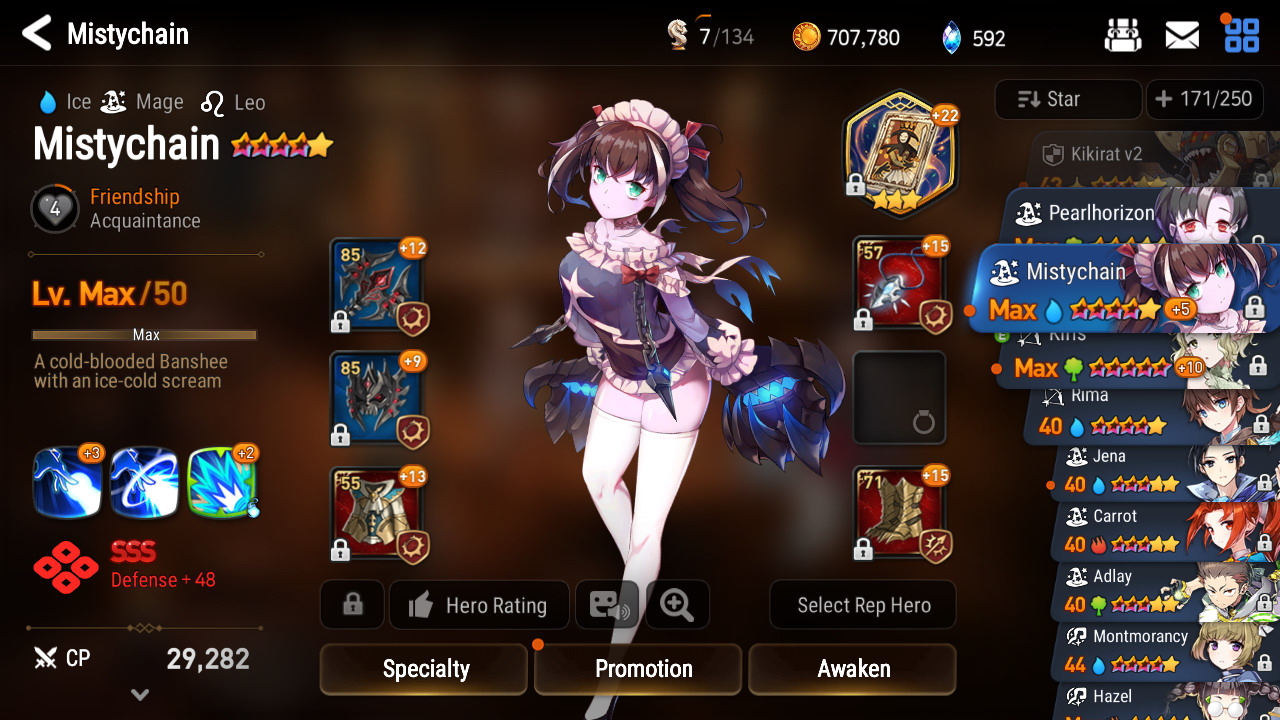Open the grid main menu icon

click(x=1242, y=36)
